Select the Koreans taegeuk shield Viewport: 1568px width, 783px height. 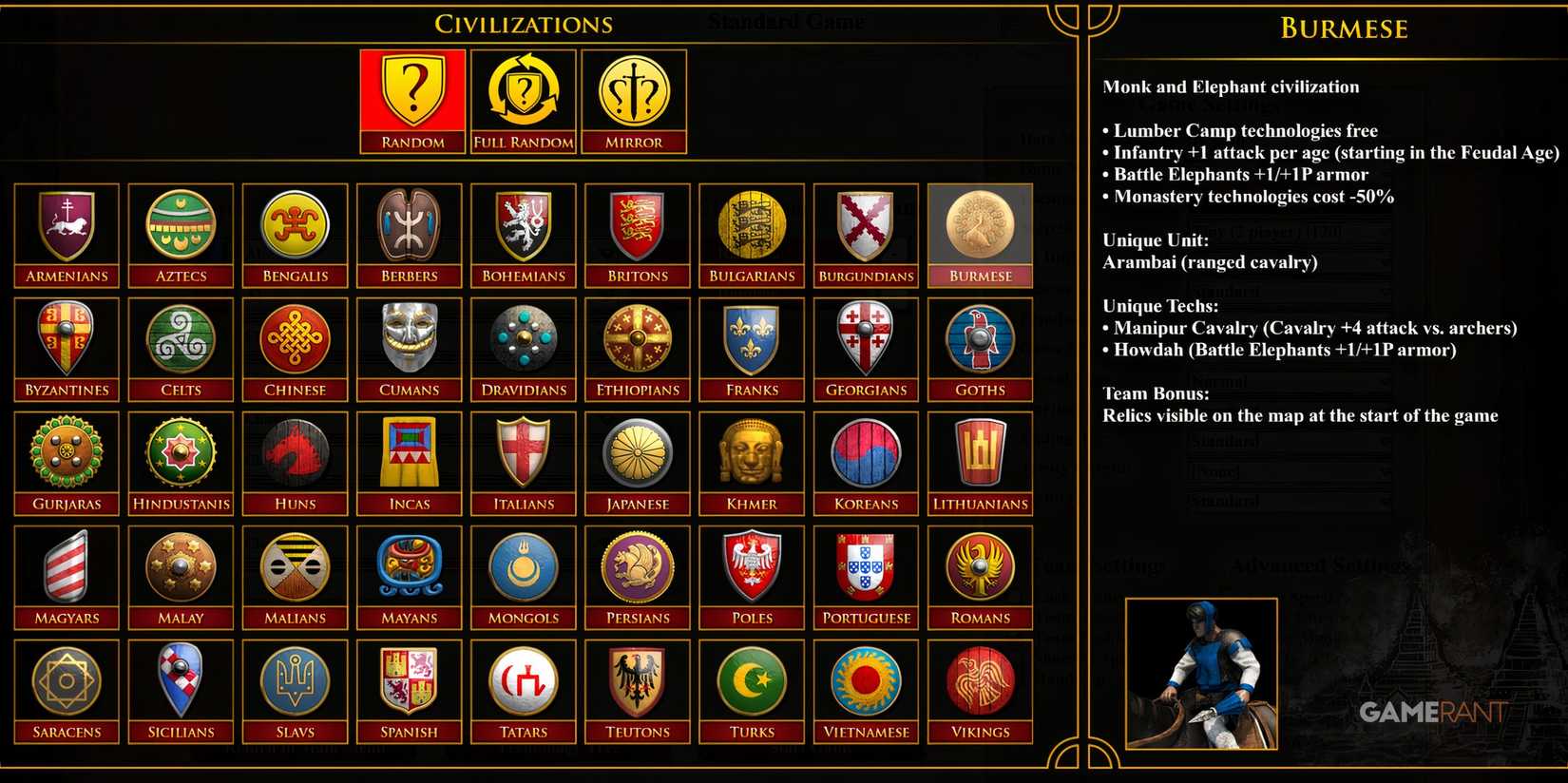[x=866, y=454]
